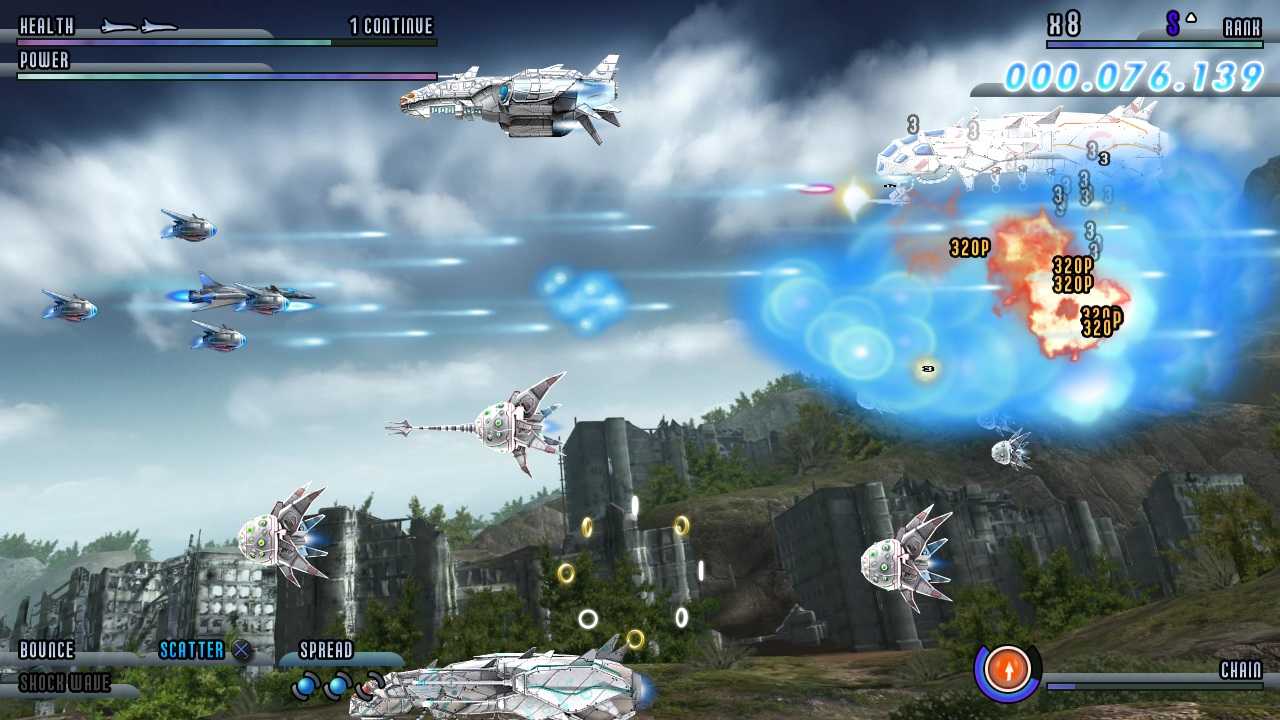The image size is (1280, 720).
Task: Click the purple S rank badge
Action: [1171, 22]
